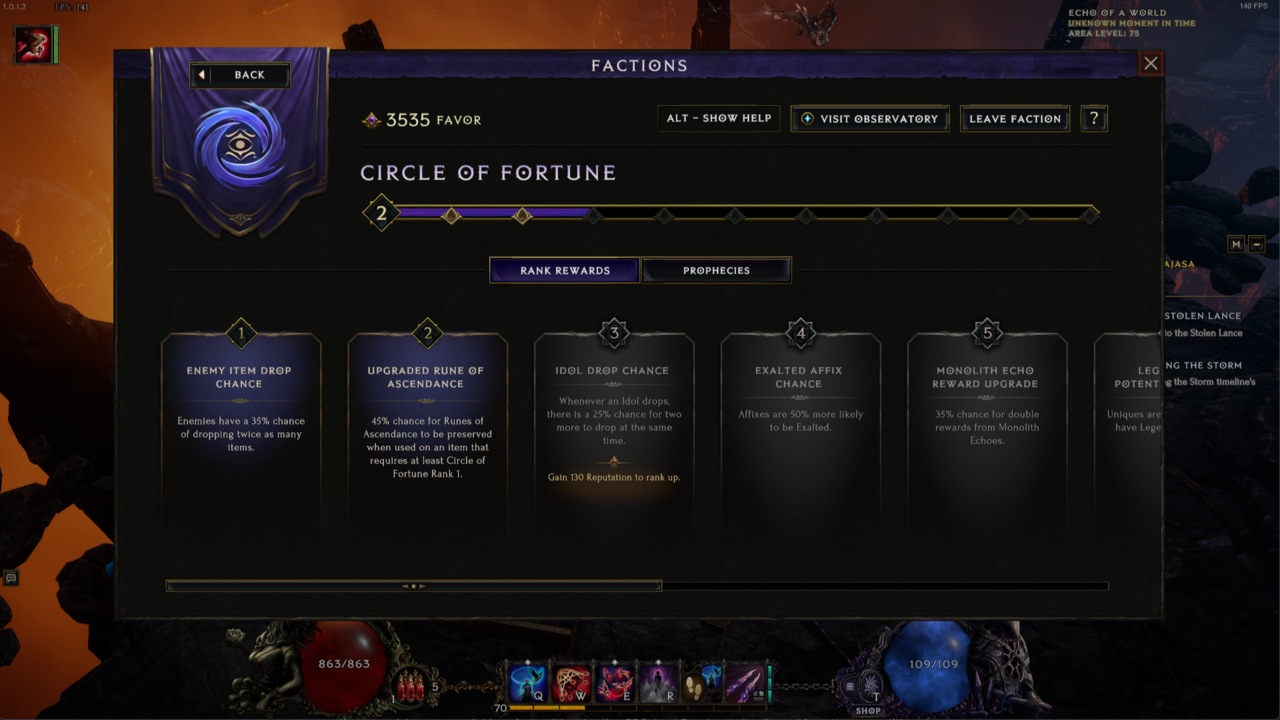This screenshot has width=1280, height=720.
Task: Activate the red web skill bound to W
Action: tap(571, 683)
